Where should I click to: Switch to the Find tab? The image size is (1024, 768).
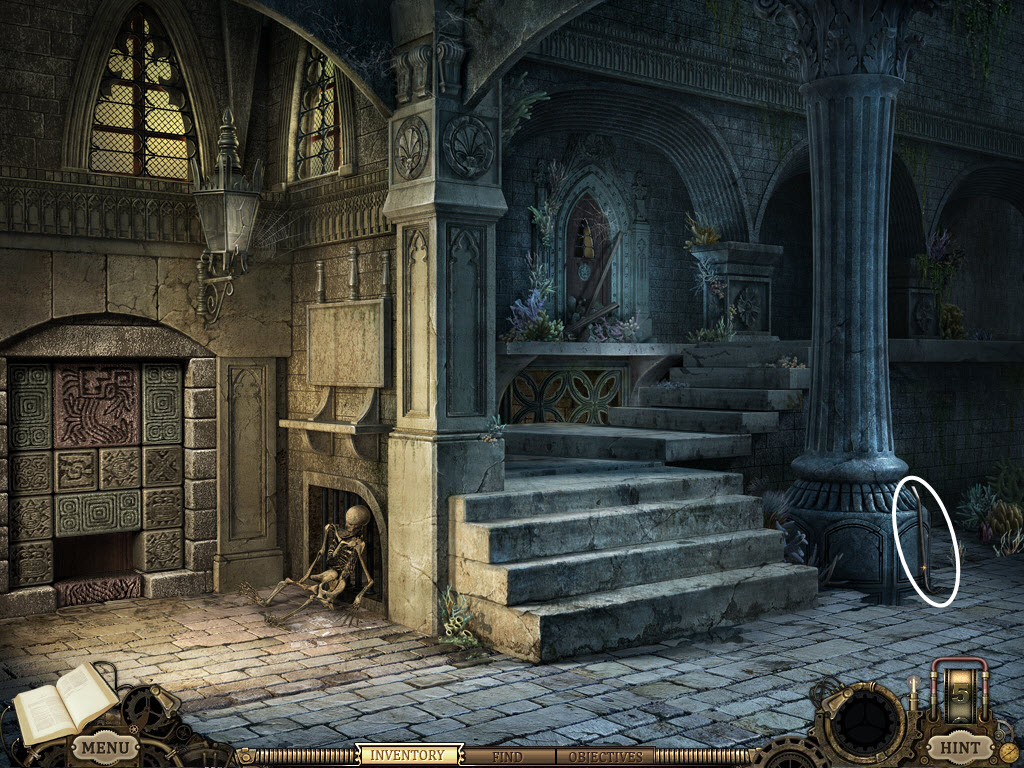[507, 757]
